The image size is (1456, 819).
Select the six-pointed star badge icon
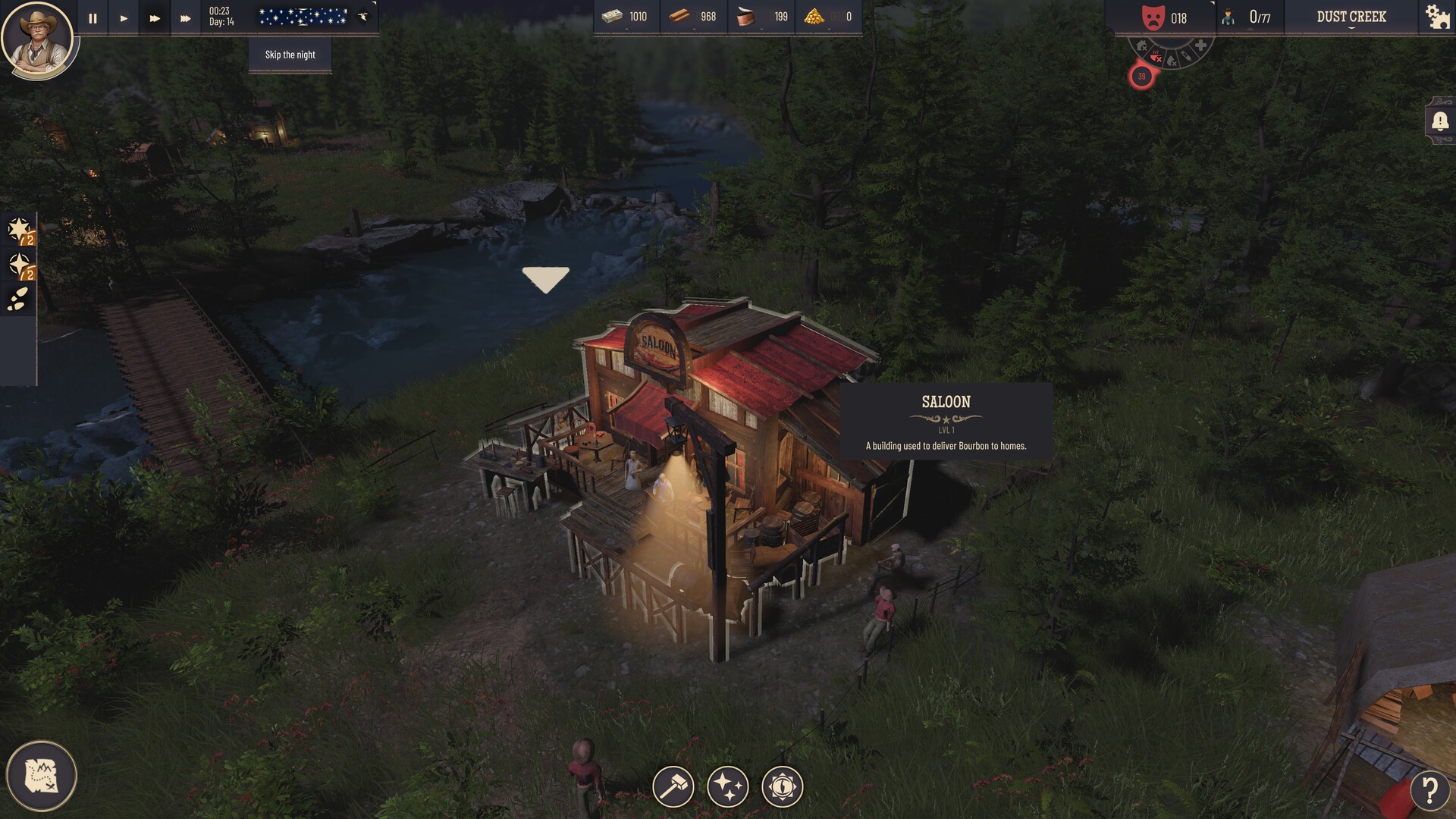click(19, 230)
